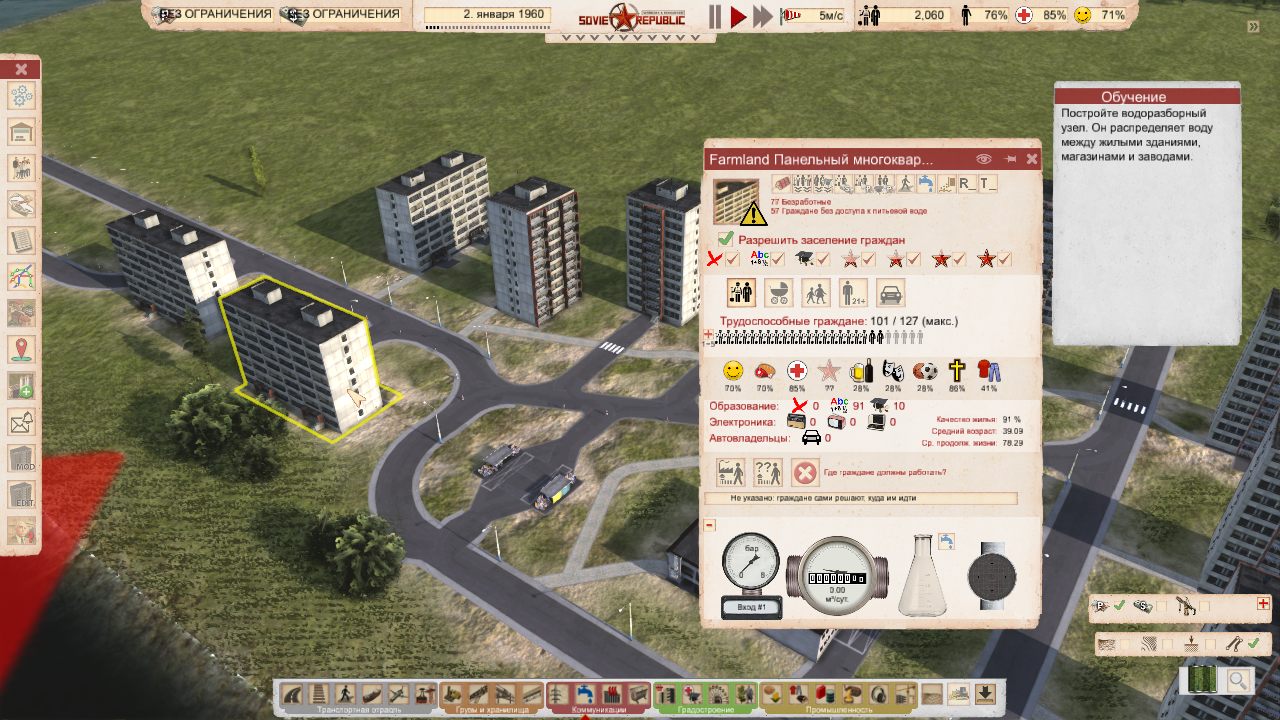Viewport: 1280px width, 720px height.
Task: Close the Farmland building info panel
Action: point(1032,159)
